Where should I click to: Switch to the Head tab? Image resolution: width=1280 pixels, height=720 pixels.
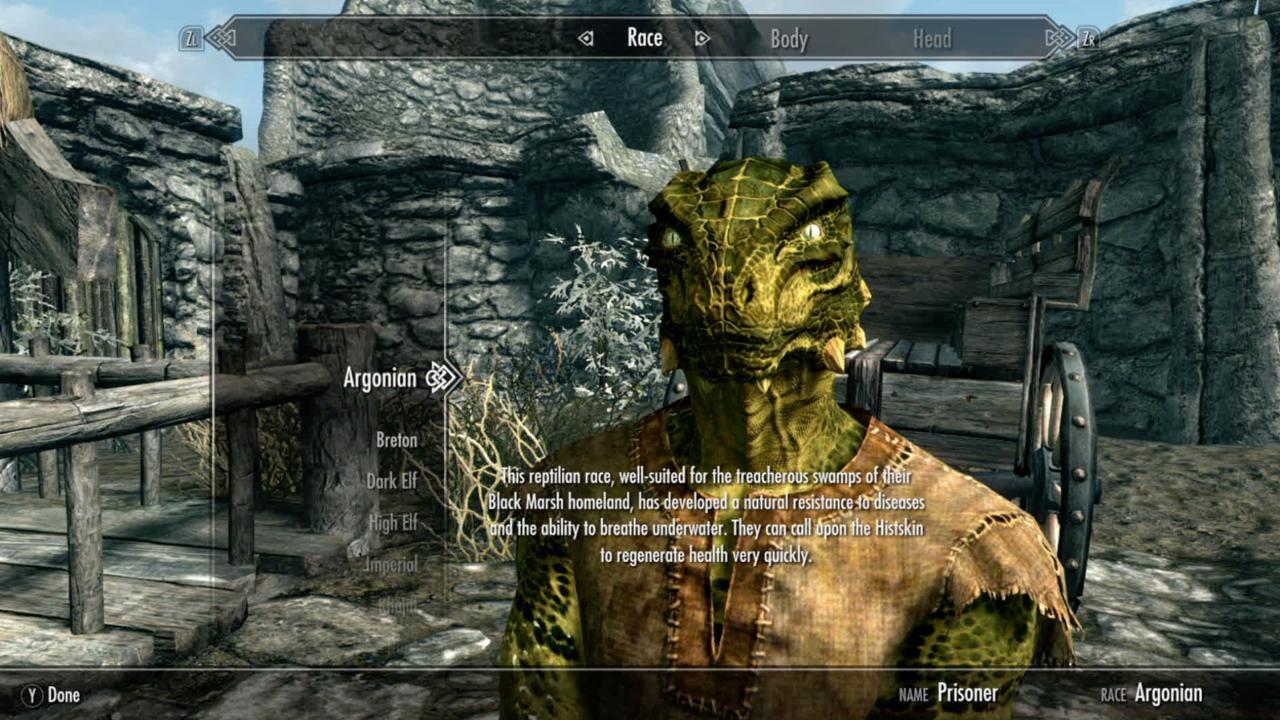tap(932, 38)
